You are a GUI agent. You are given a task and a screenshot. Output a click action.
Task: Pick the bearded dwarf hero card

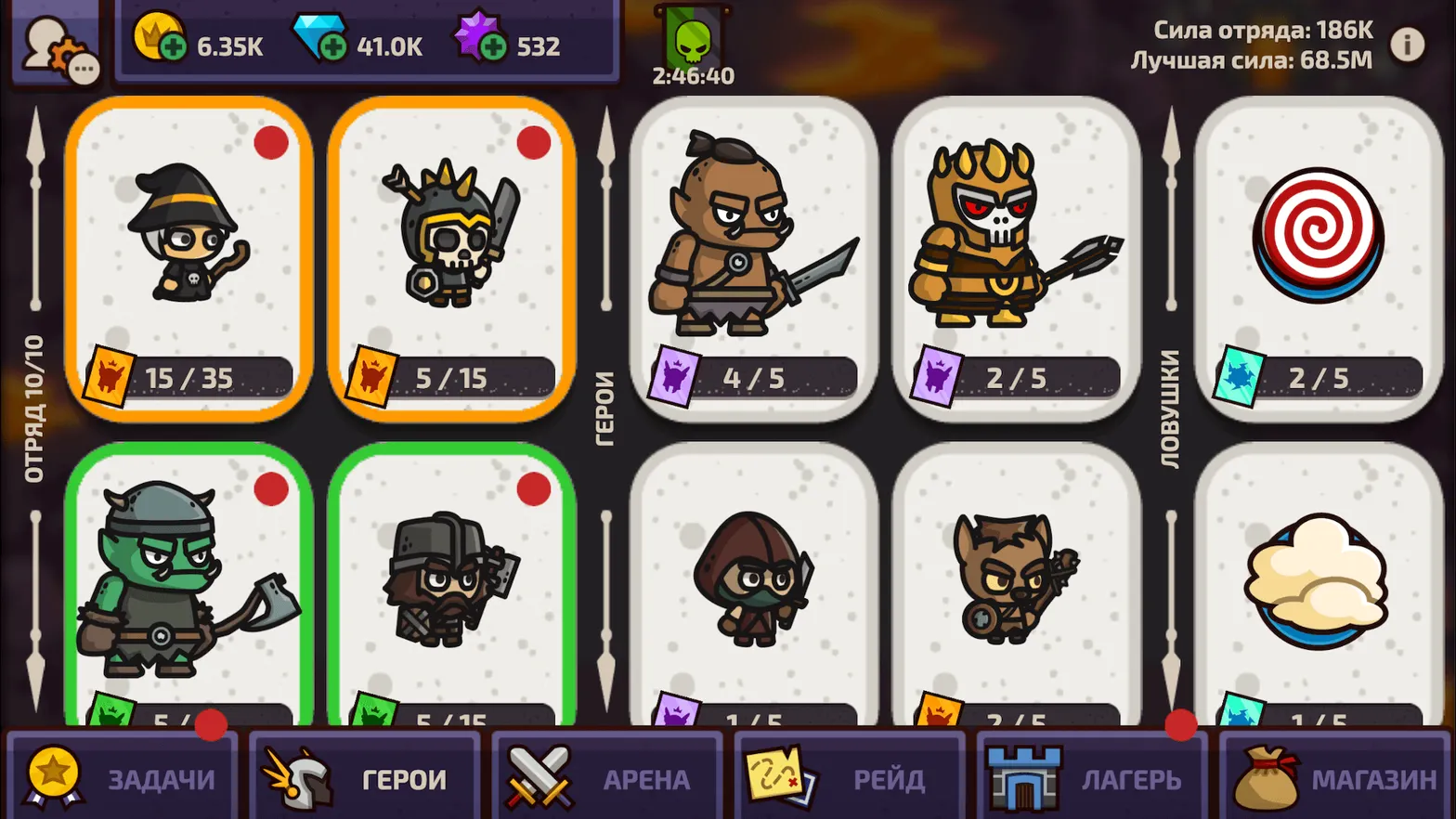(452, 585)
